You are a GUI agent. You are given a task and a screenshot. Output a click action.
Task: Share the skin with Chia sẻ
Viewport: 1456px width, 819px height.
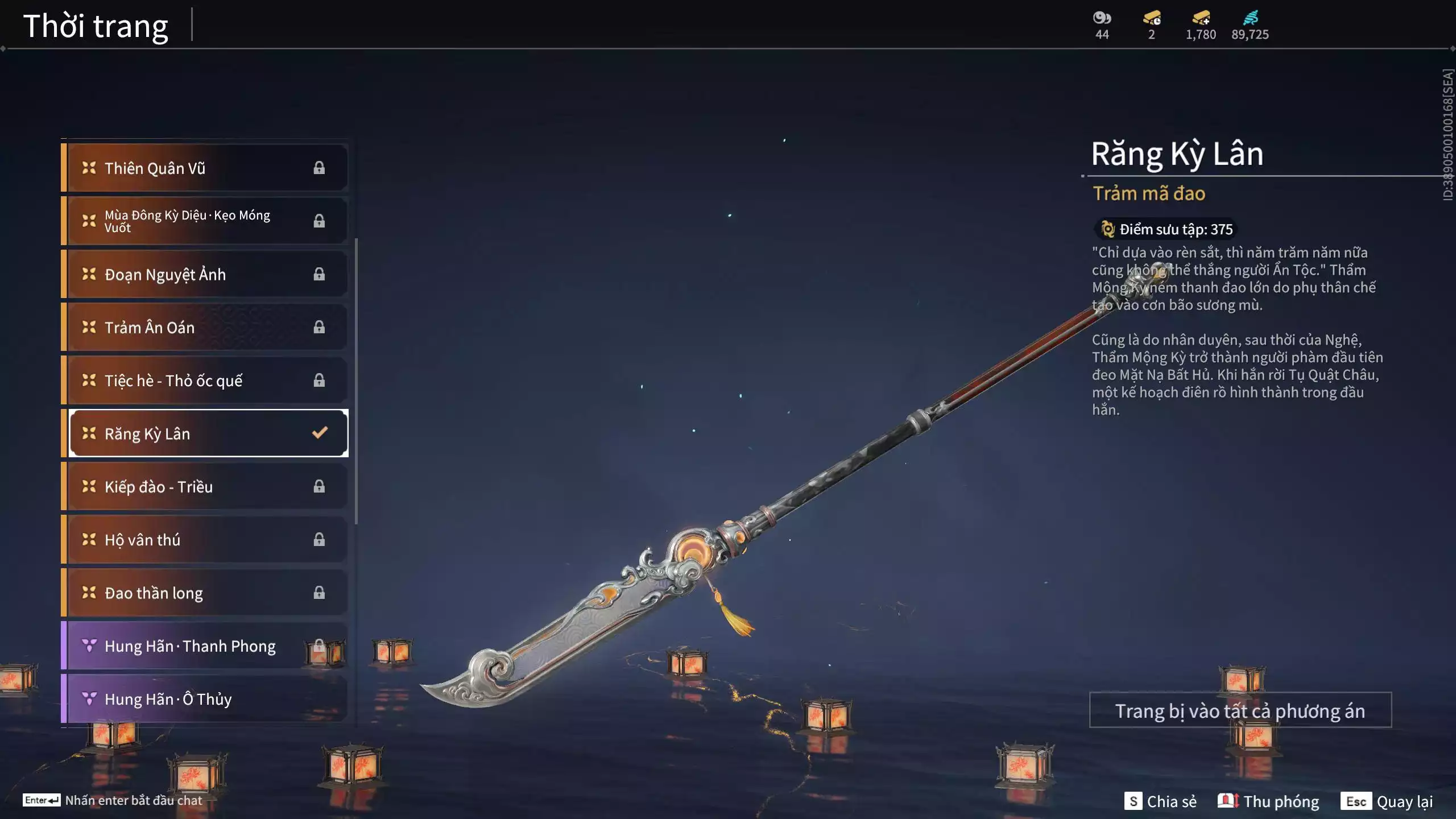[1160, 801]
